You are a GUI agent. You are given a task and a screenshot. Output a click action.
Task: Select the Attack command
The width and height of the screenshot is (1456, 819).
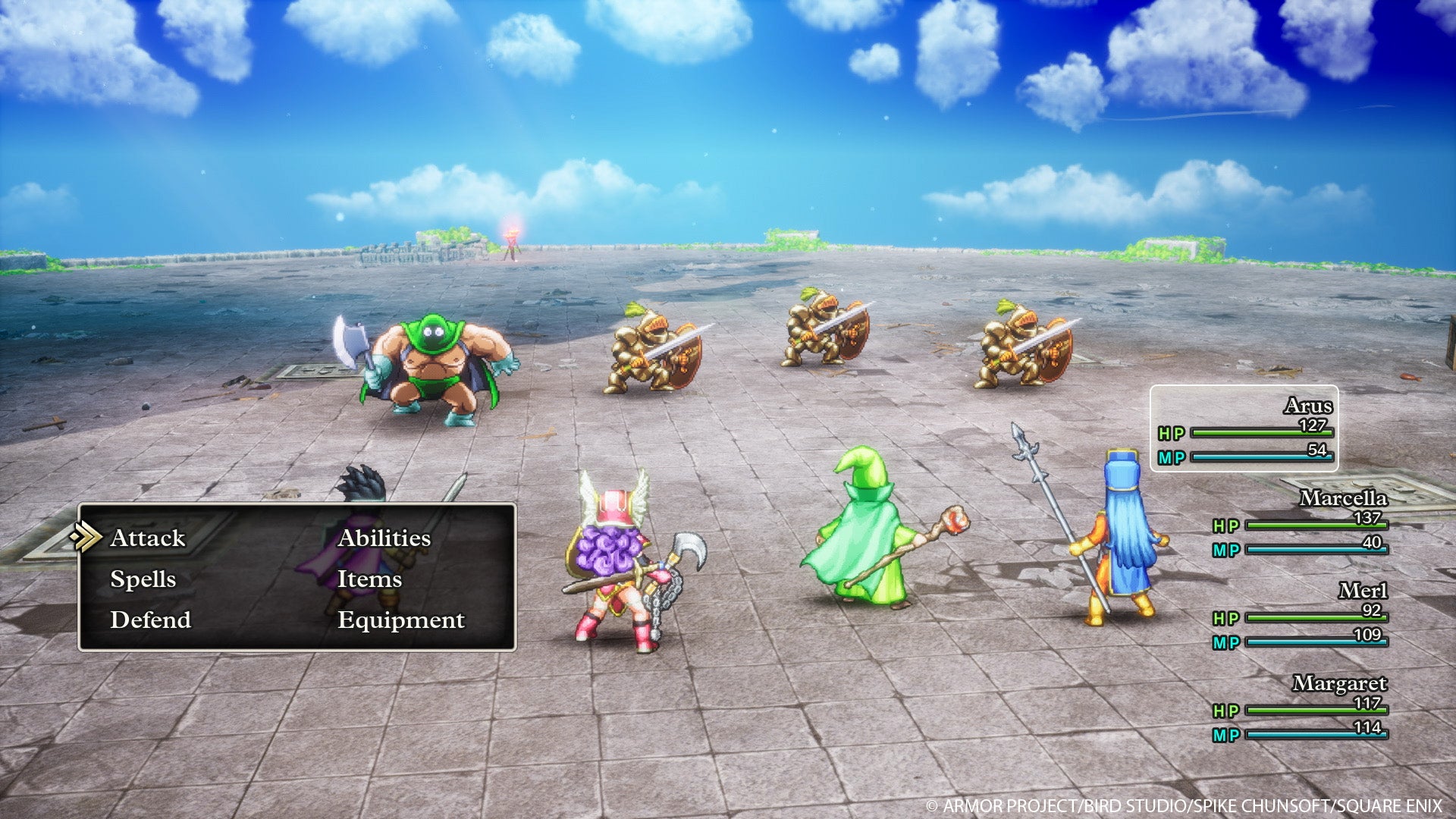147,538
